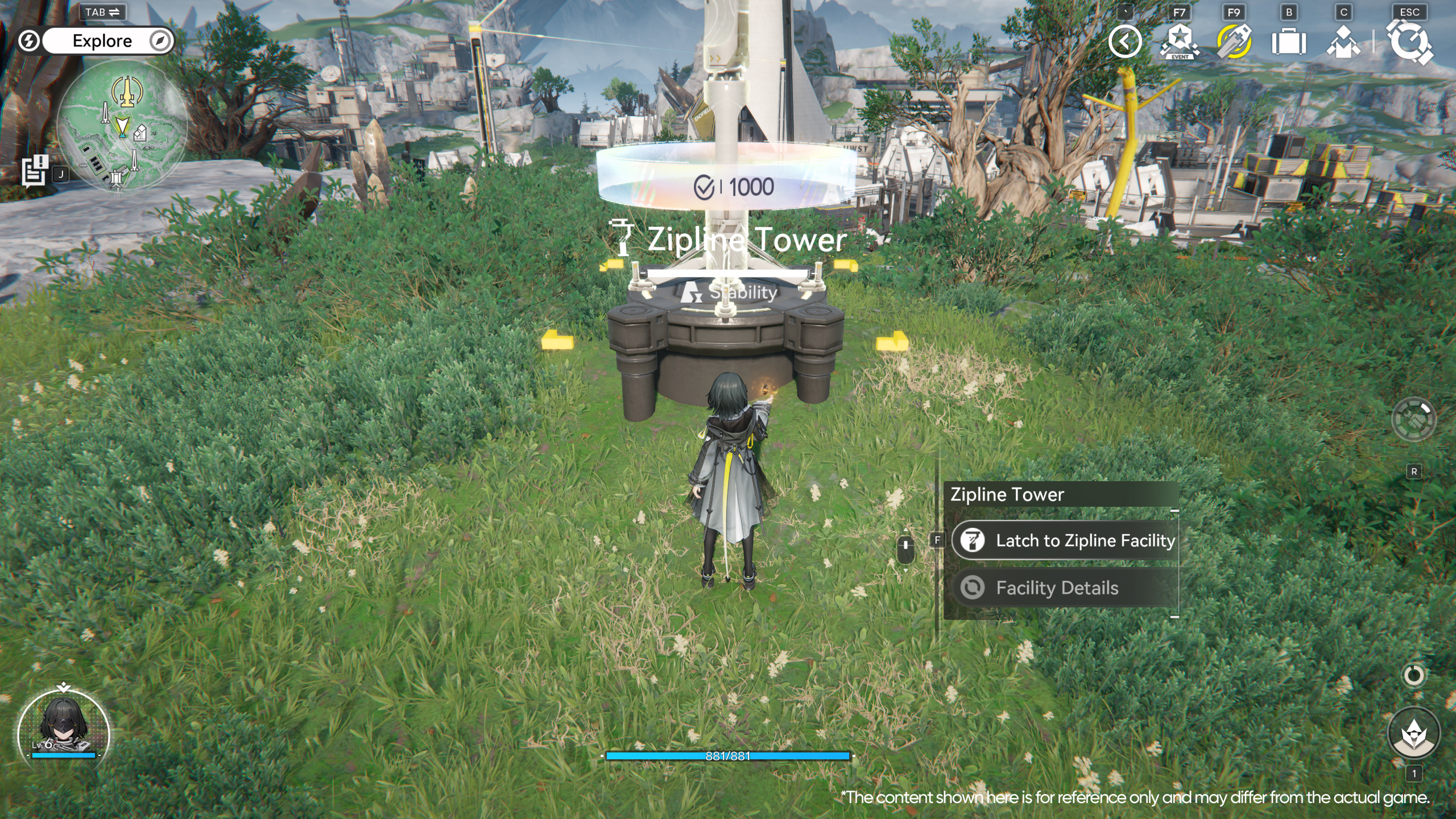Select the operator portrait at level 6
This screenshot has height=819, width=1456.
coord(63,731)
